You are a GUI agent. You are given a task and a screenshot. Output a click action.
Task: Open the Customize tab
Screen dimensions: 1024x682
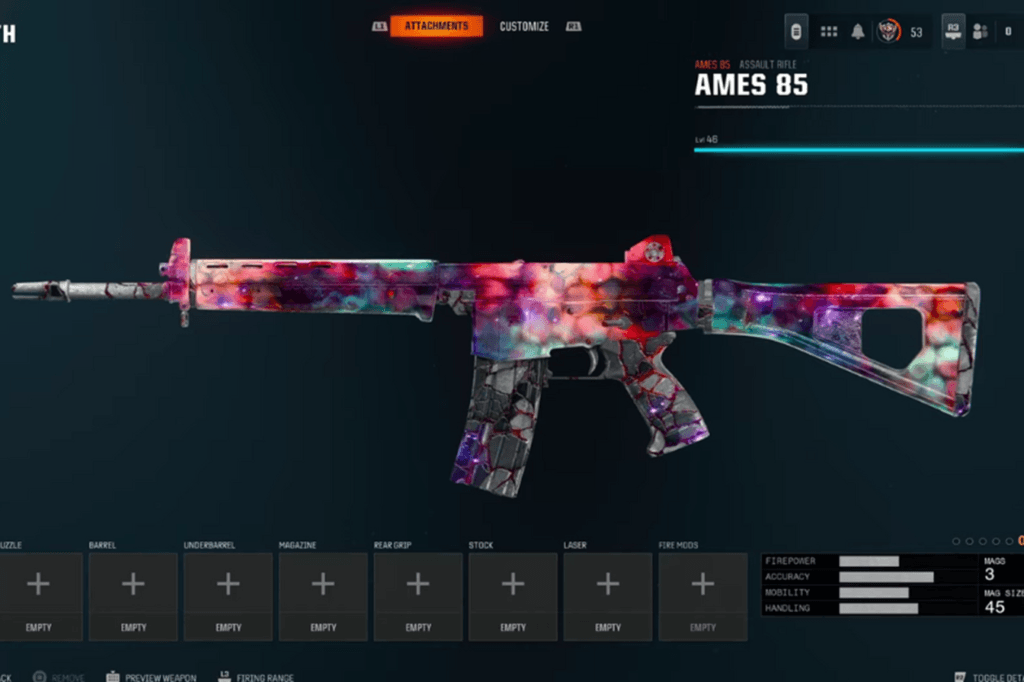524,26
